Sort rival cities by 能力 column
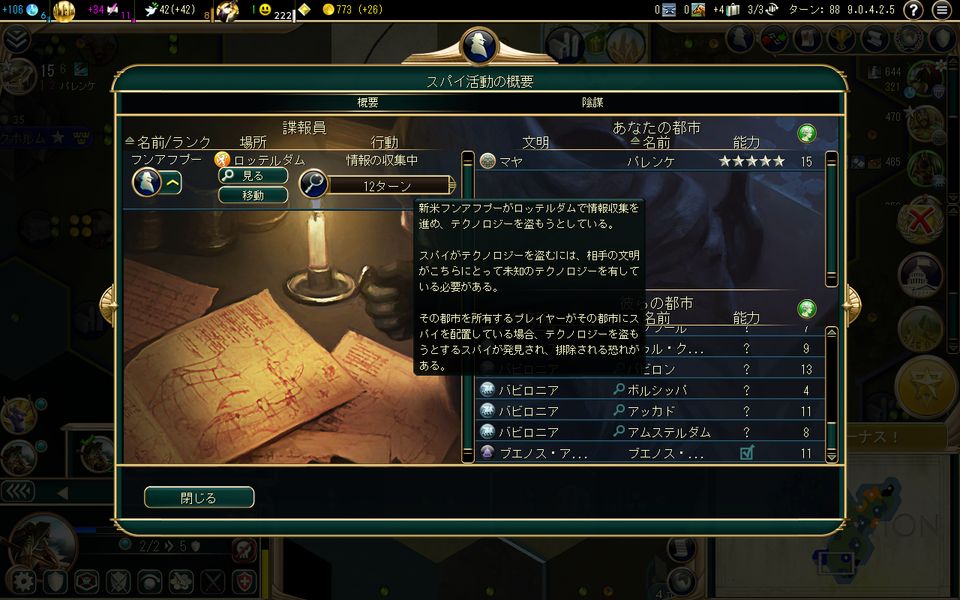The image size is (960, 600). (746, 318)
